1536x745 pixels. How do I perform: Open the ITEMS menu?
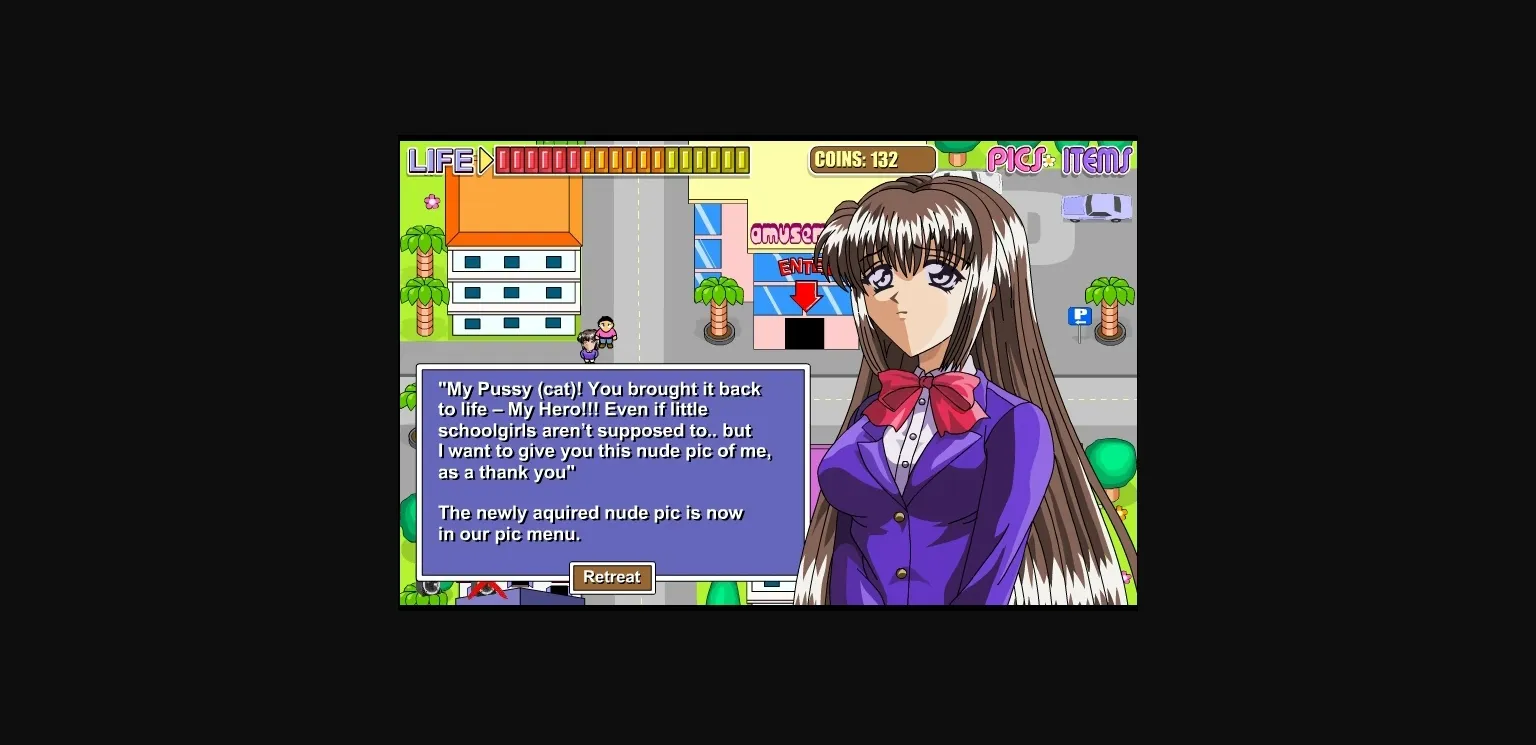click(1096, 160)
